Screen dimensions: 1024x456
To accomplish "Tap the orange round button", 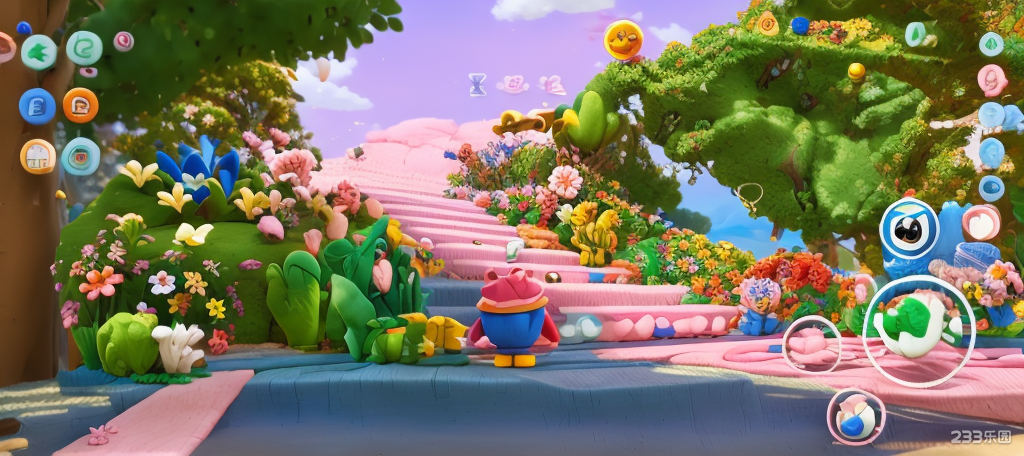I will coord(80,104).
